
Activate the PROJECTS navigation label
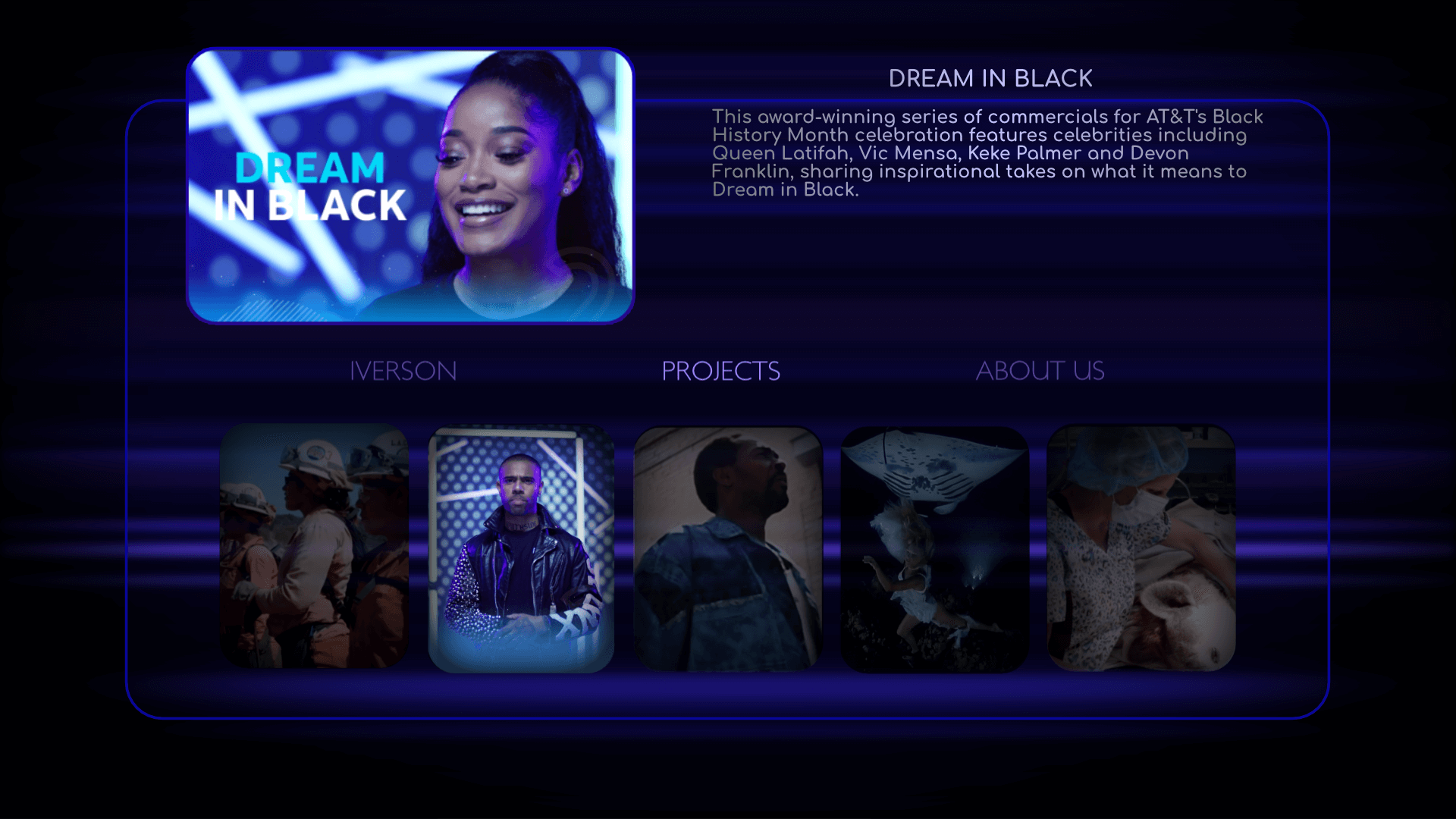(x=721, y=371)
